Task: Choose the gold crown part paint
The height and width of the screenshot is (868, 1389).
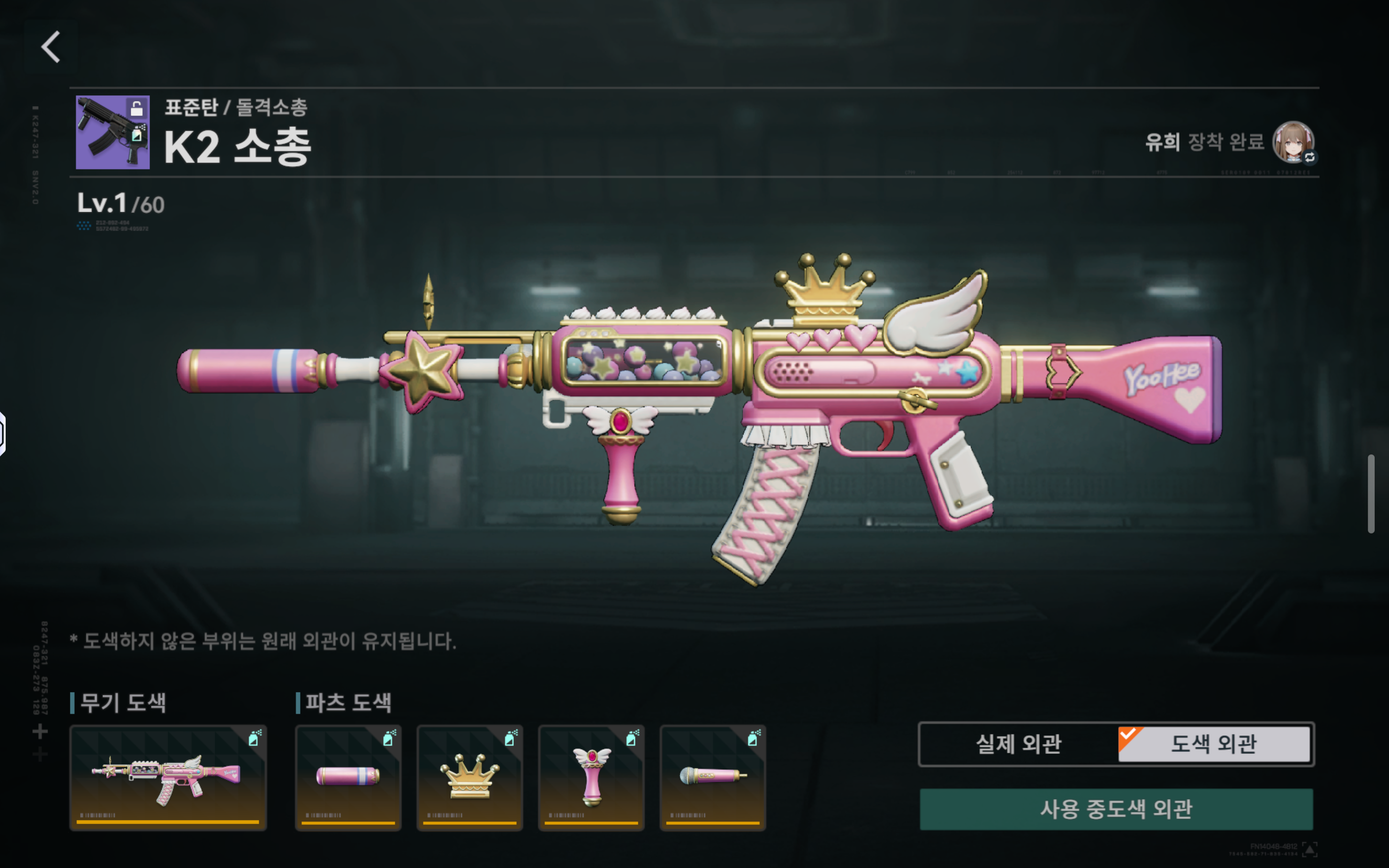Action: pyautogui.click(x=469, y=777)
